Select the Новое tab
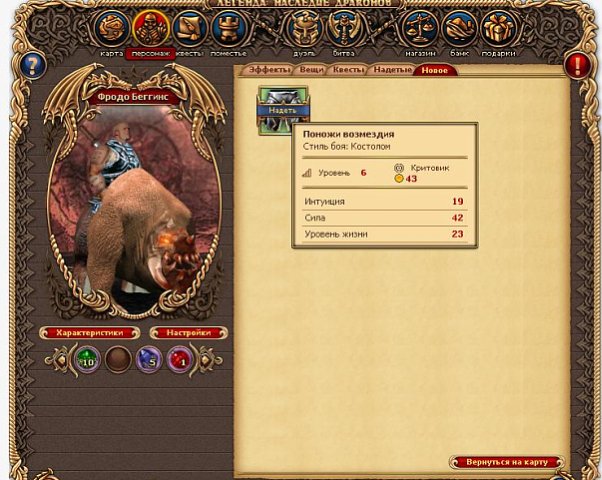 pyautogui.click(x=435, y=71)
